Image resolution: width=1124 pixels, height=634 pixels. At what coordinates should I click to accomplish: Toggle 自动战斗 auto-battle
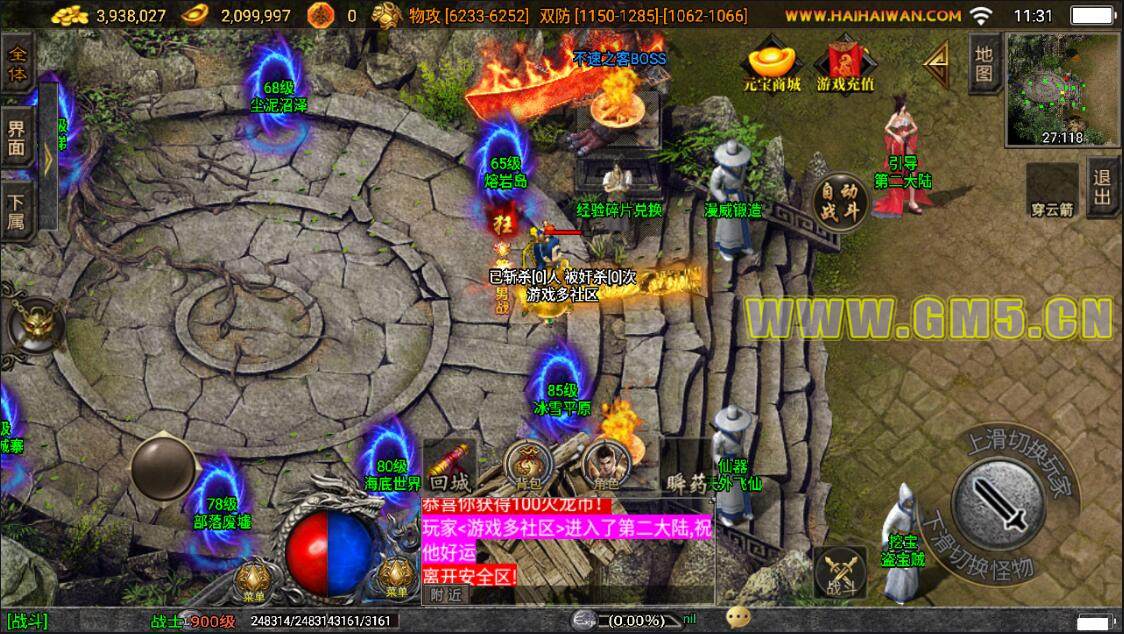(839, 201)
